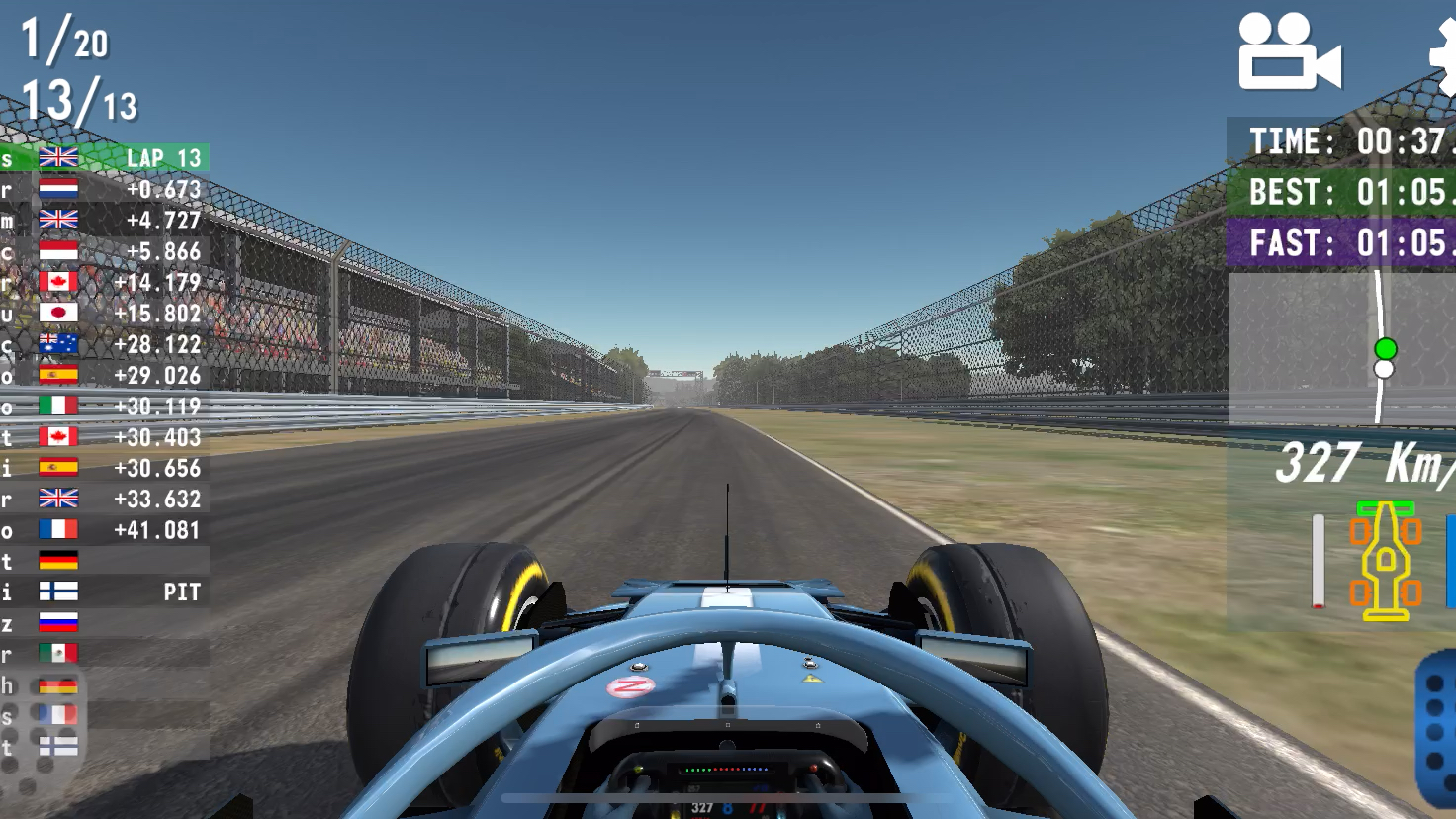Click the track minimap
1456x819 pixels.
(1342, 346)
